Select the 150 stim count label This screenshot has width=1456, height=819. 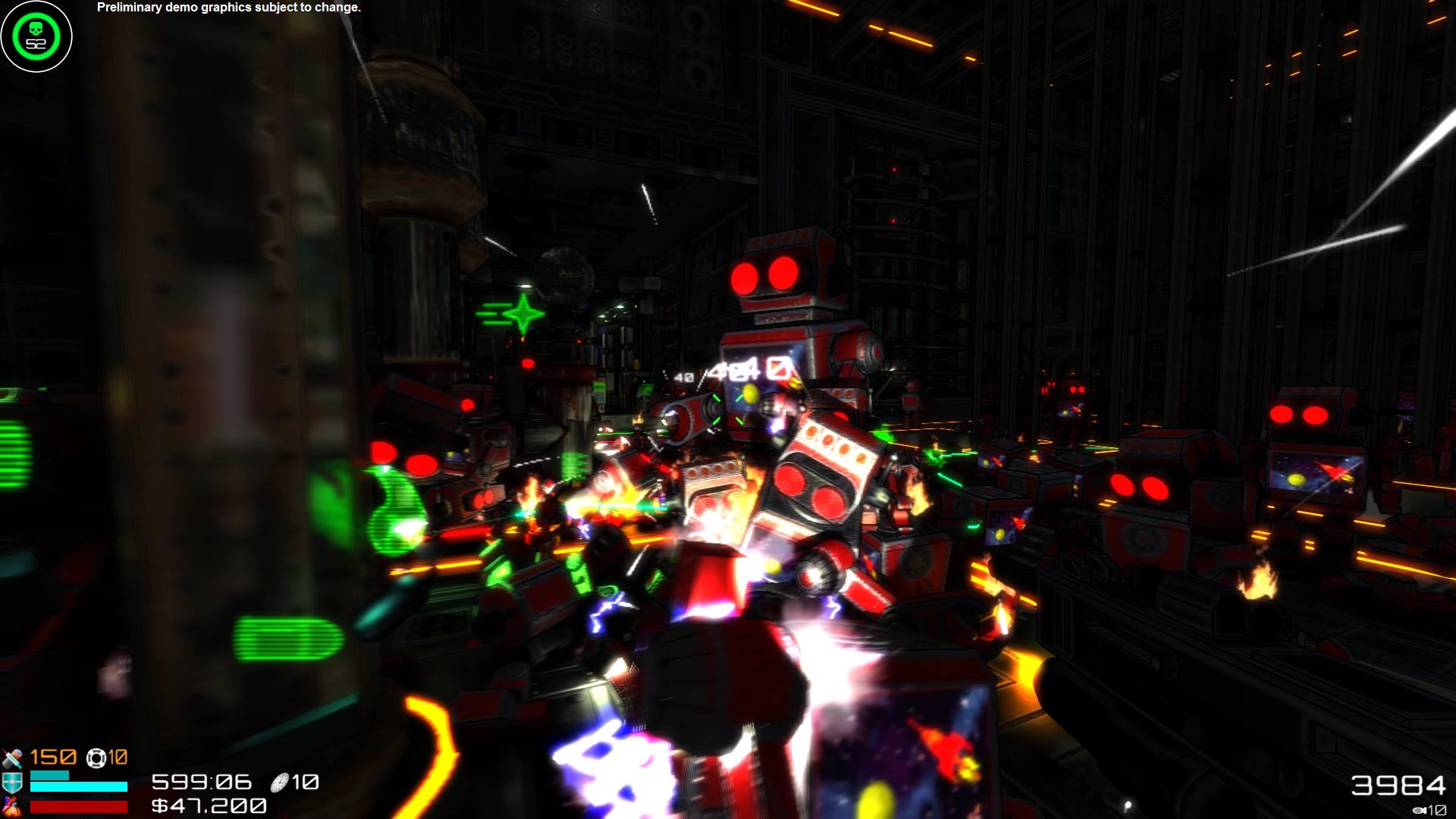(53, 758)
